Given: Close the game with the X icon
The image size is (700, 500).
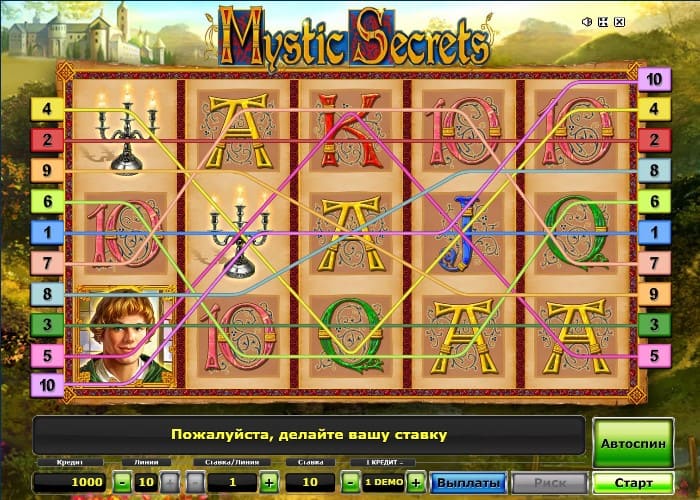Looking at the screenshot, I should pyautogui.click(x=620, y=21).
